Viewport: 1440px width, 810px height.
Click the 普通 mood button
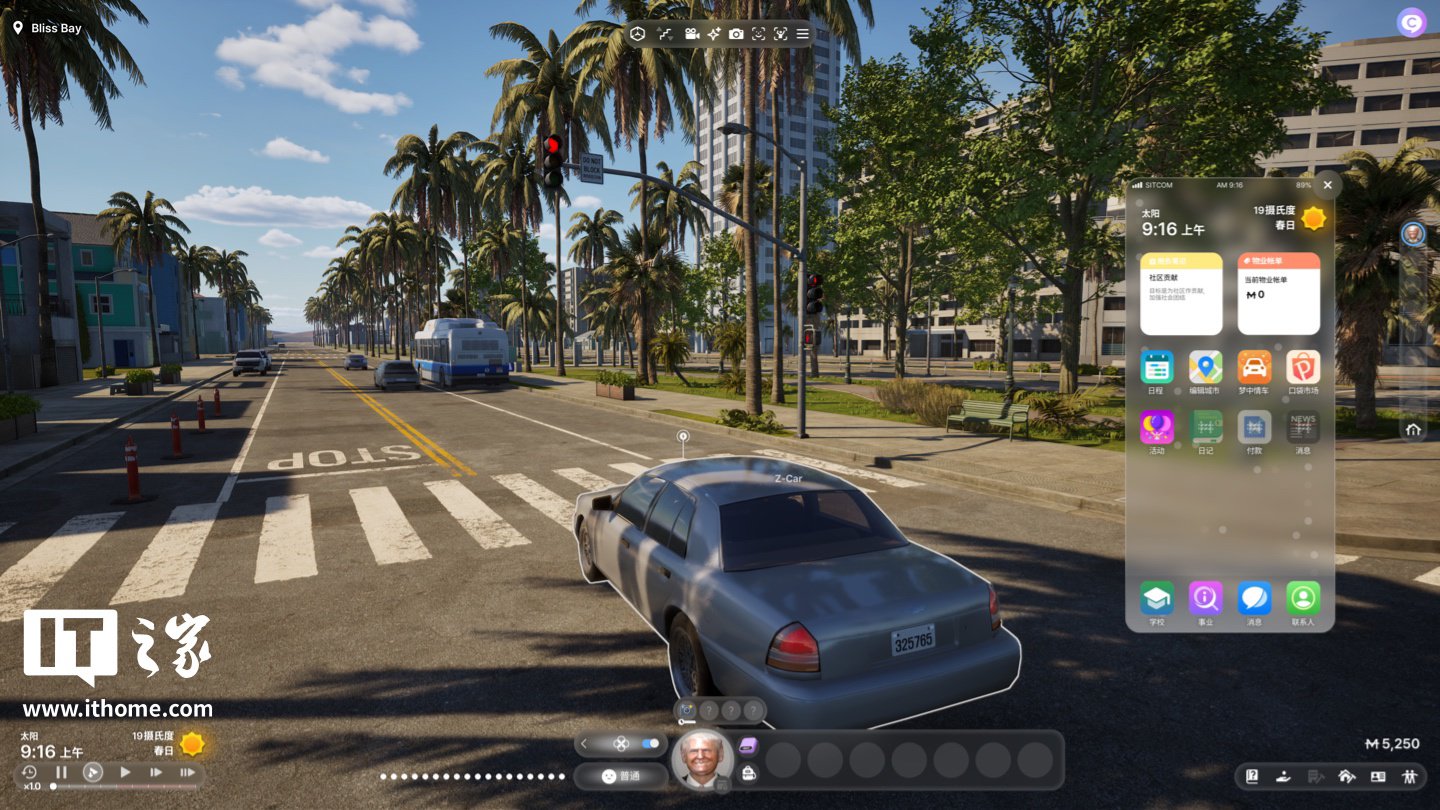621,776
